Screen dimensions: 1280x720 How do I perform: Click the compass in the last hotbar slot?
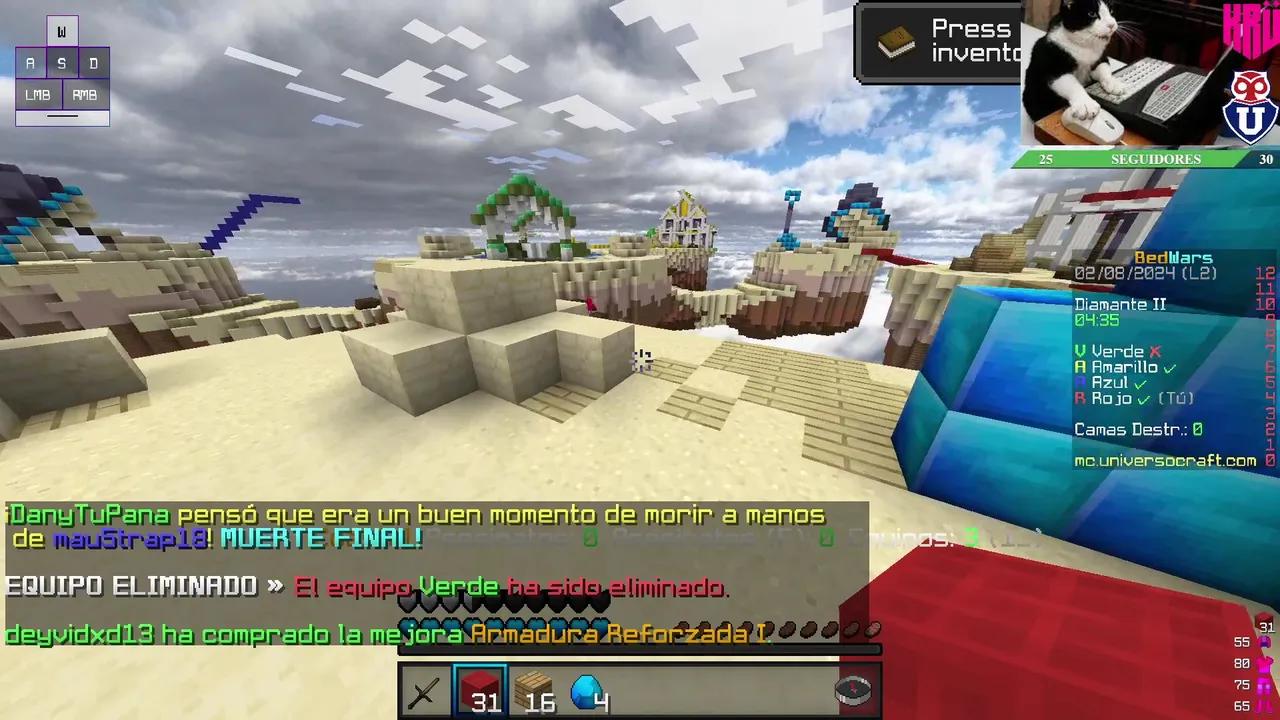pyautogui.click(x=853, y=690)
